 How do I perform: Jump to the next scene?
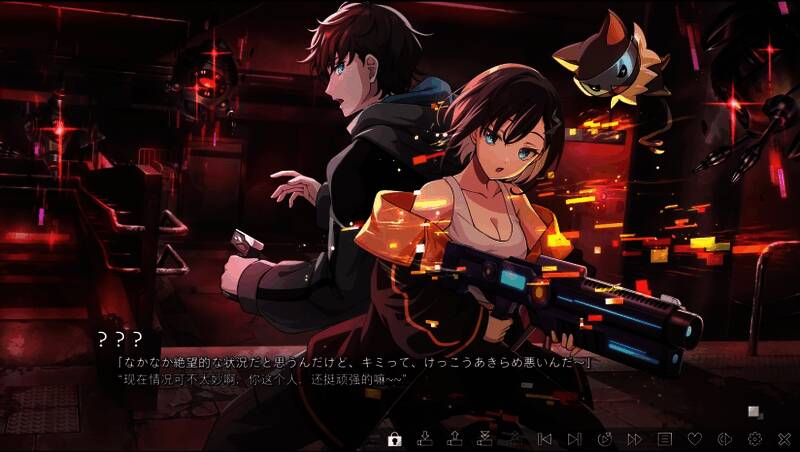tap(575, 438)
